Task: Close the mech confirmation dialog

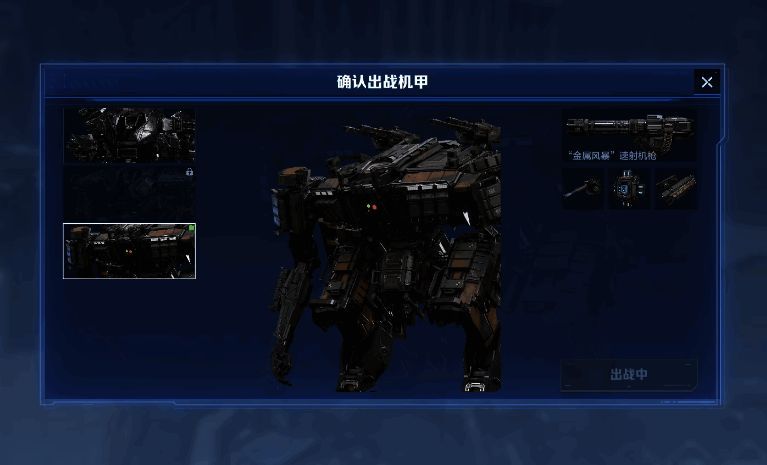Action: point(707,82)
